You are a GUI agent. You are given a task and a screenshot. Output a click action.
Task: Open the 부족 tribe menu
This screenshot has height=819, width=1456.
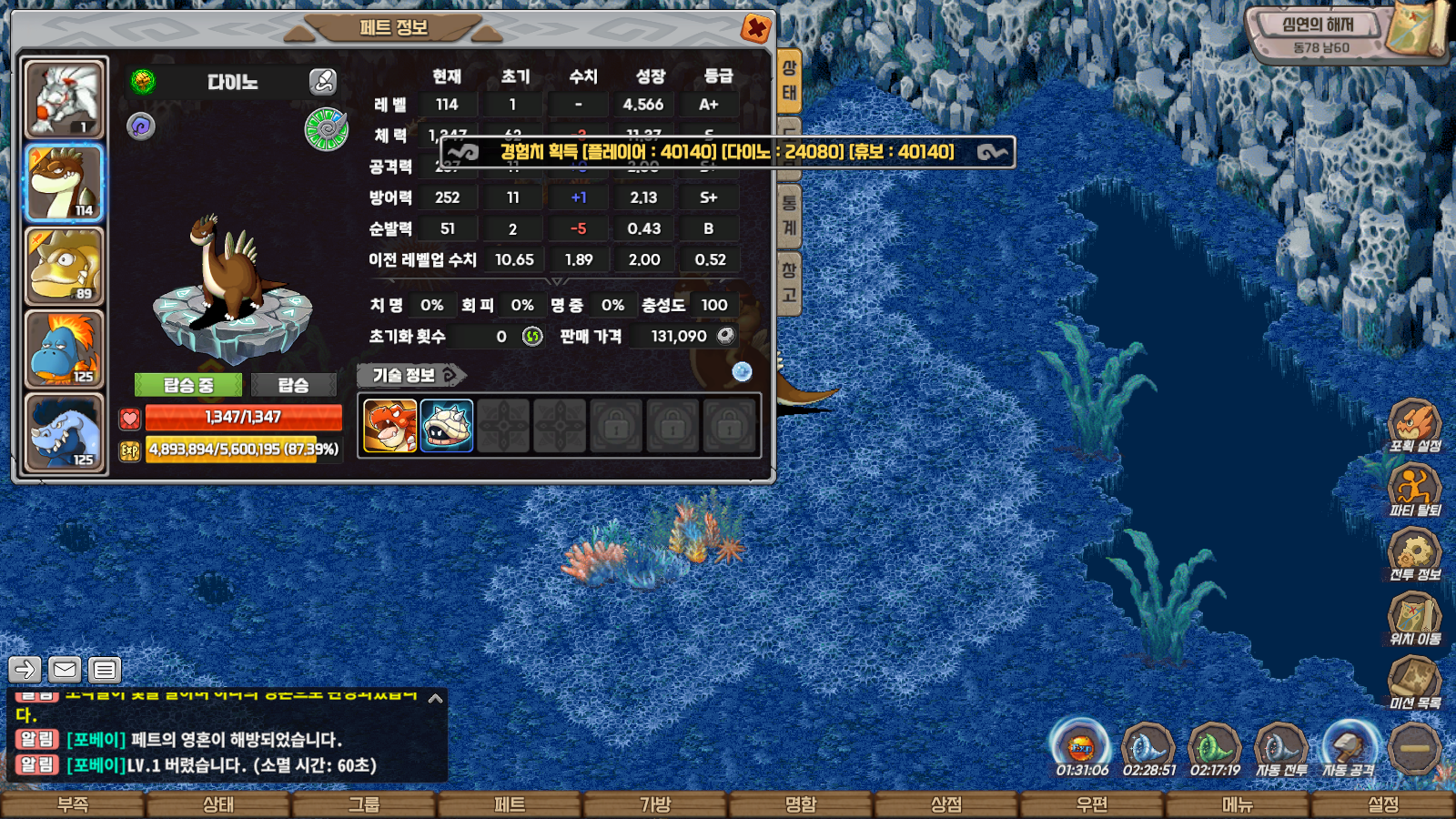click(73, 805)
